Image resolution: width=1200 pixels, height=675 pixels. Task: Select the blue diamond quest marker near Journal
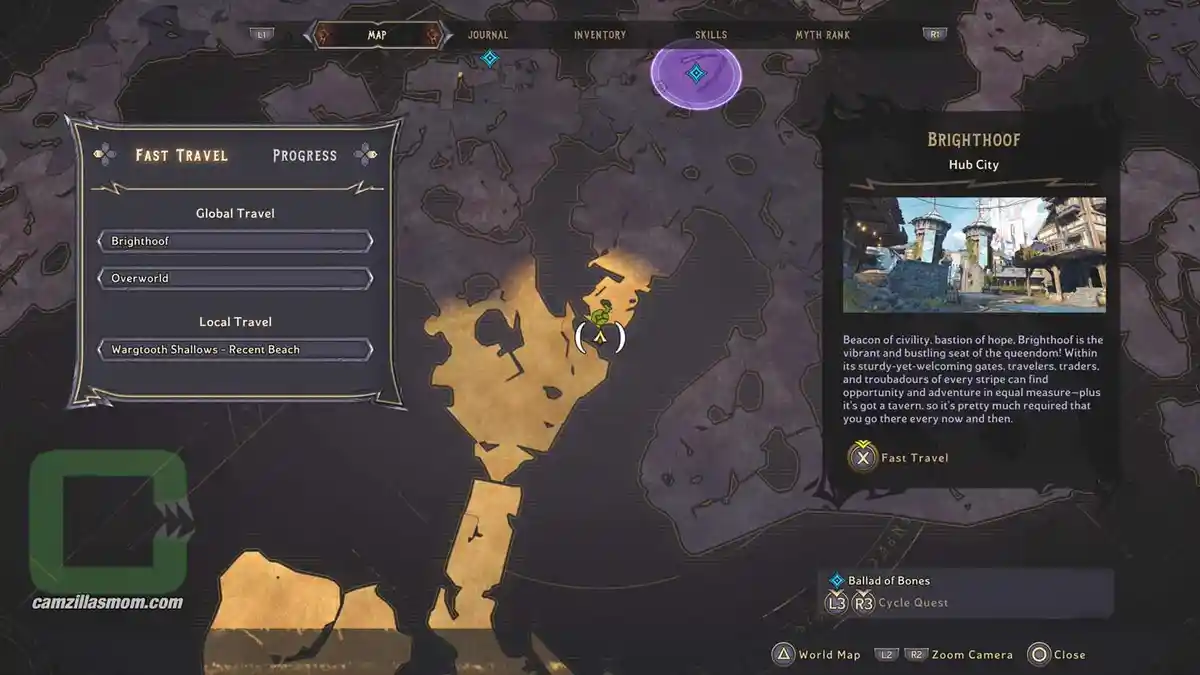pos(489,59)
